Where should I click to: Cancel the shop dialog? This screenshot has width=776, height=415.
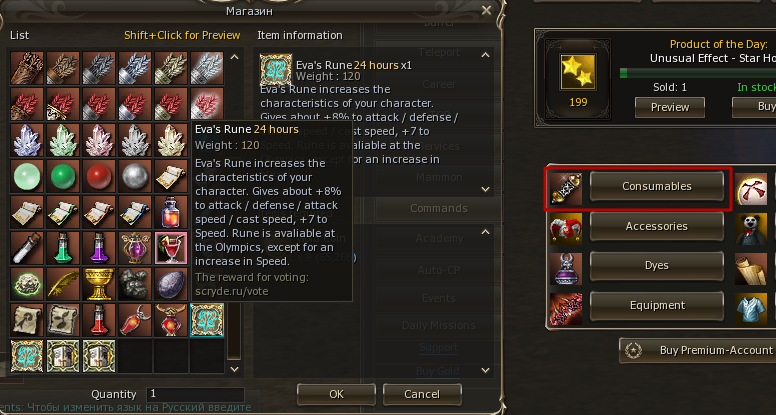point(421,394)
